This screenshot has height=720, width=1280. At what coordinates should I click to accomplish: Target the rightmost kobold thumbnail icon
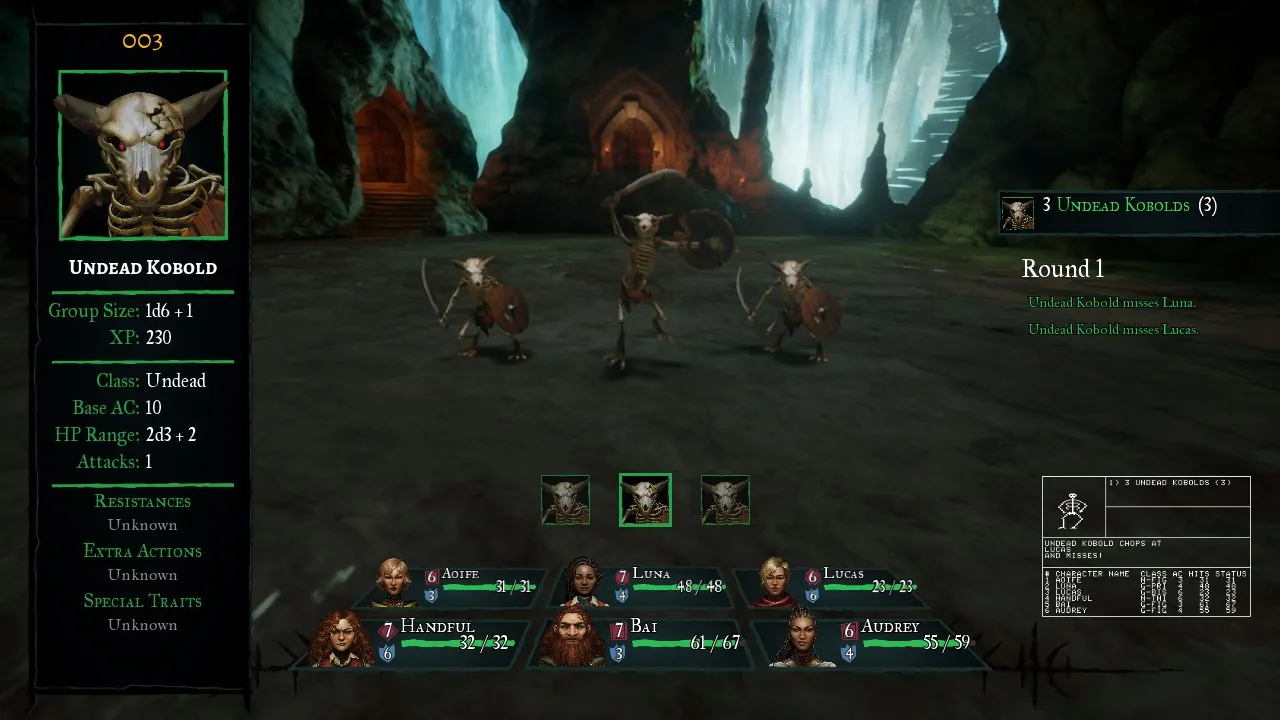click(x=724, y=499)
